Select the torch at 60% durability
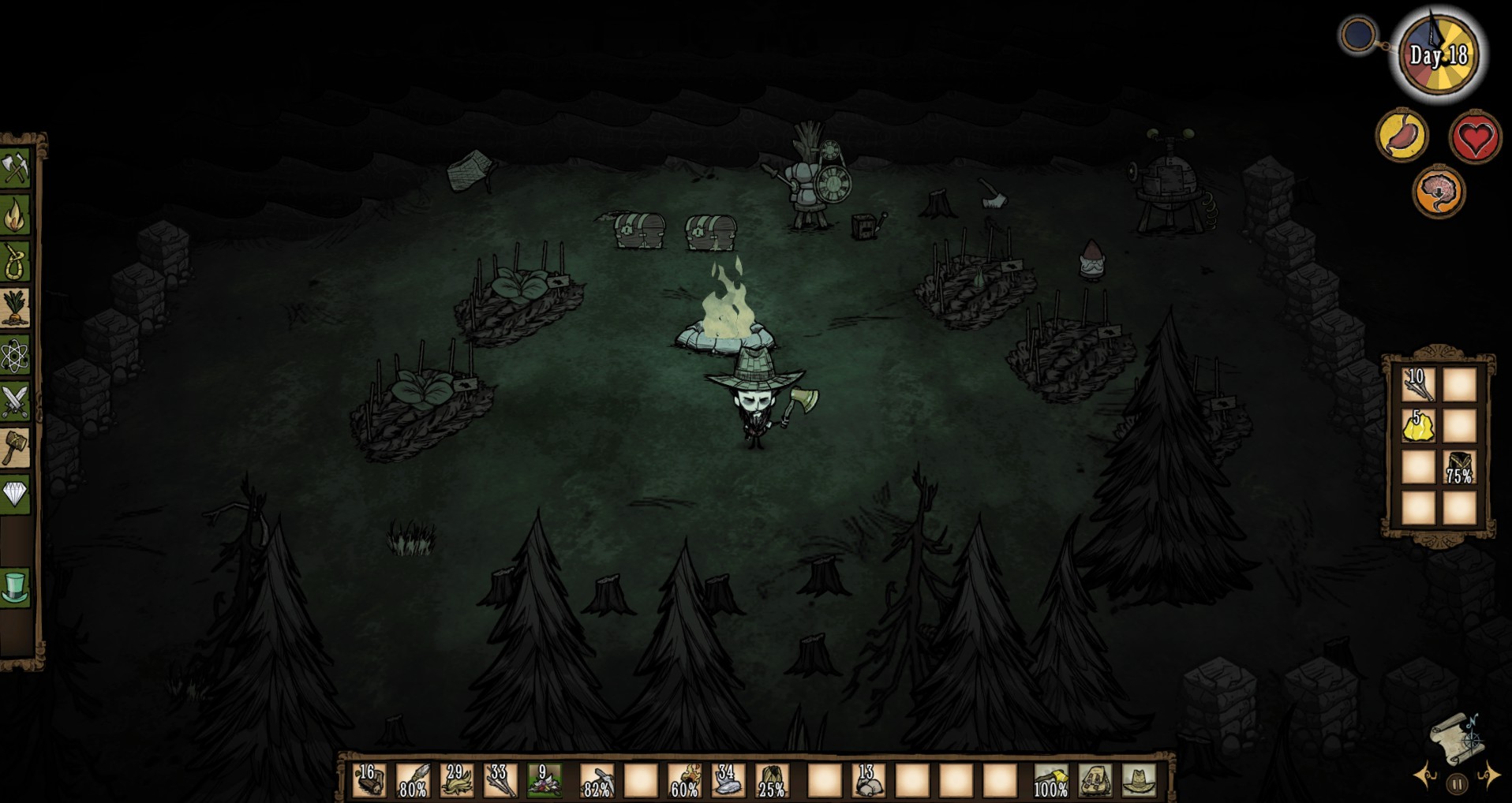This screenshot has height=803, width=1512. pyautogui.click(x=684, y=779)
